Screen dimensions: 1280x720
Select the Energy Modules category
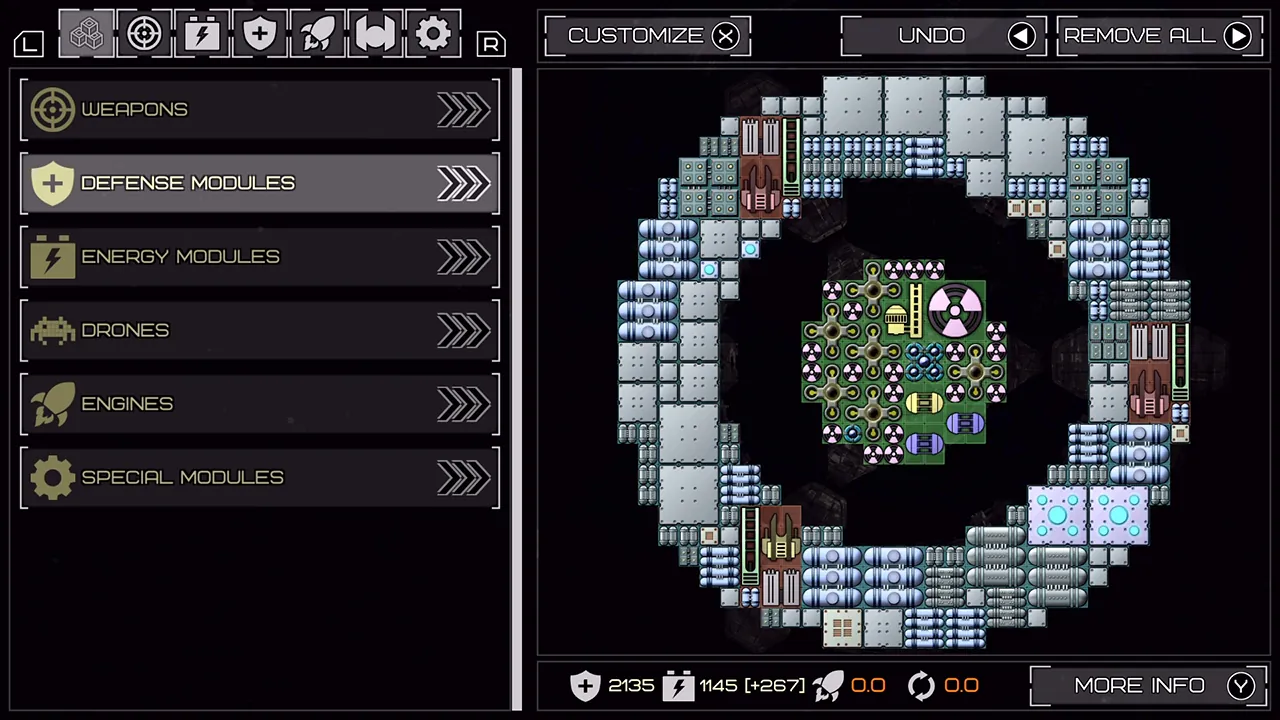260,256
